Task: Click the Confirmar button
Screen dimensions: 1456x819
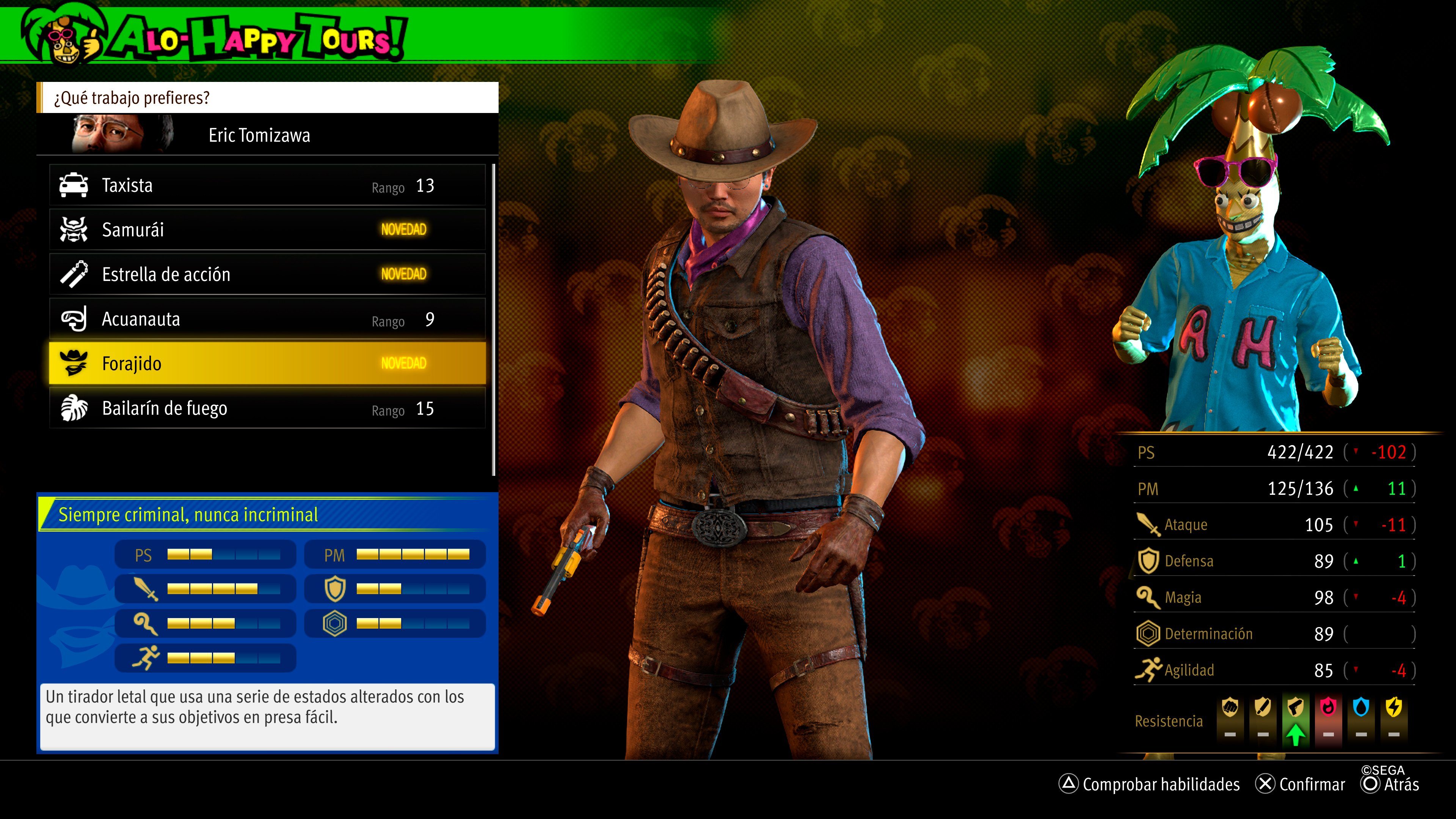Action: click(1300, 784)
